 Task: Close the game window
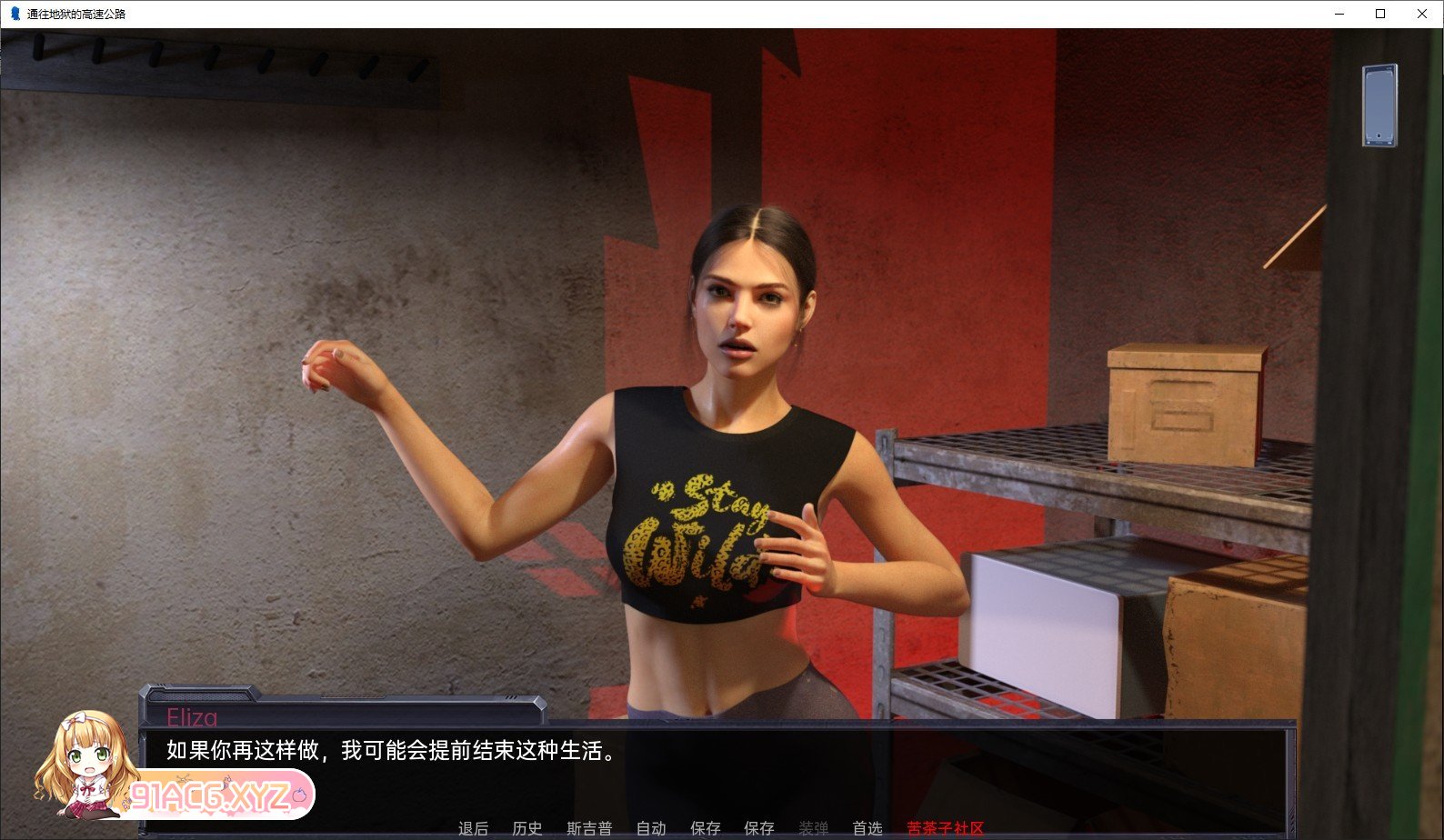pyautogui.click(x=1422, y=14)
